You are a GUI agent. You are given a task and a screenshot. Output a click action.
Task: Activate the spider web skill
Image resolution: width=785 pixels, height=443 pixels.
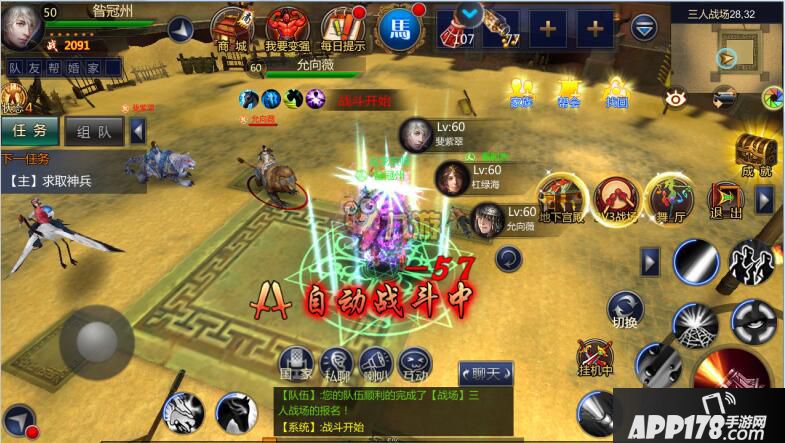pyautogui.click(x=694, y=325)
